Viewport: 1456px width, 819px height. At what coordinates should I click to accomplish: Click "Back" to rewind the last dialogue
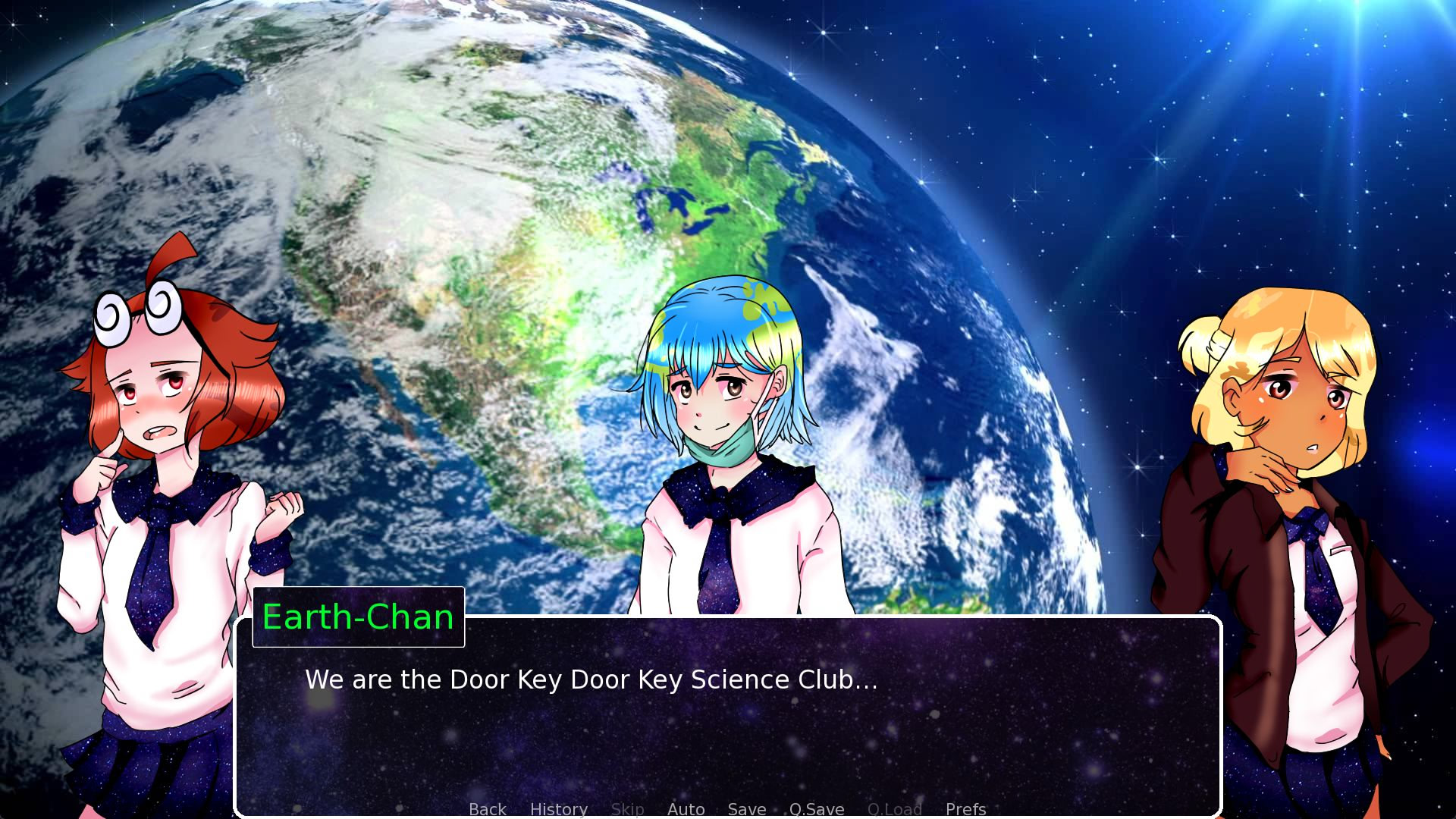pyautogui.click(x=488, y=809)
